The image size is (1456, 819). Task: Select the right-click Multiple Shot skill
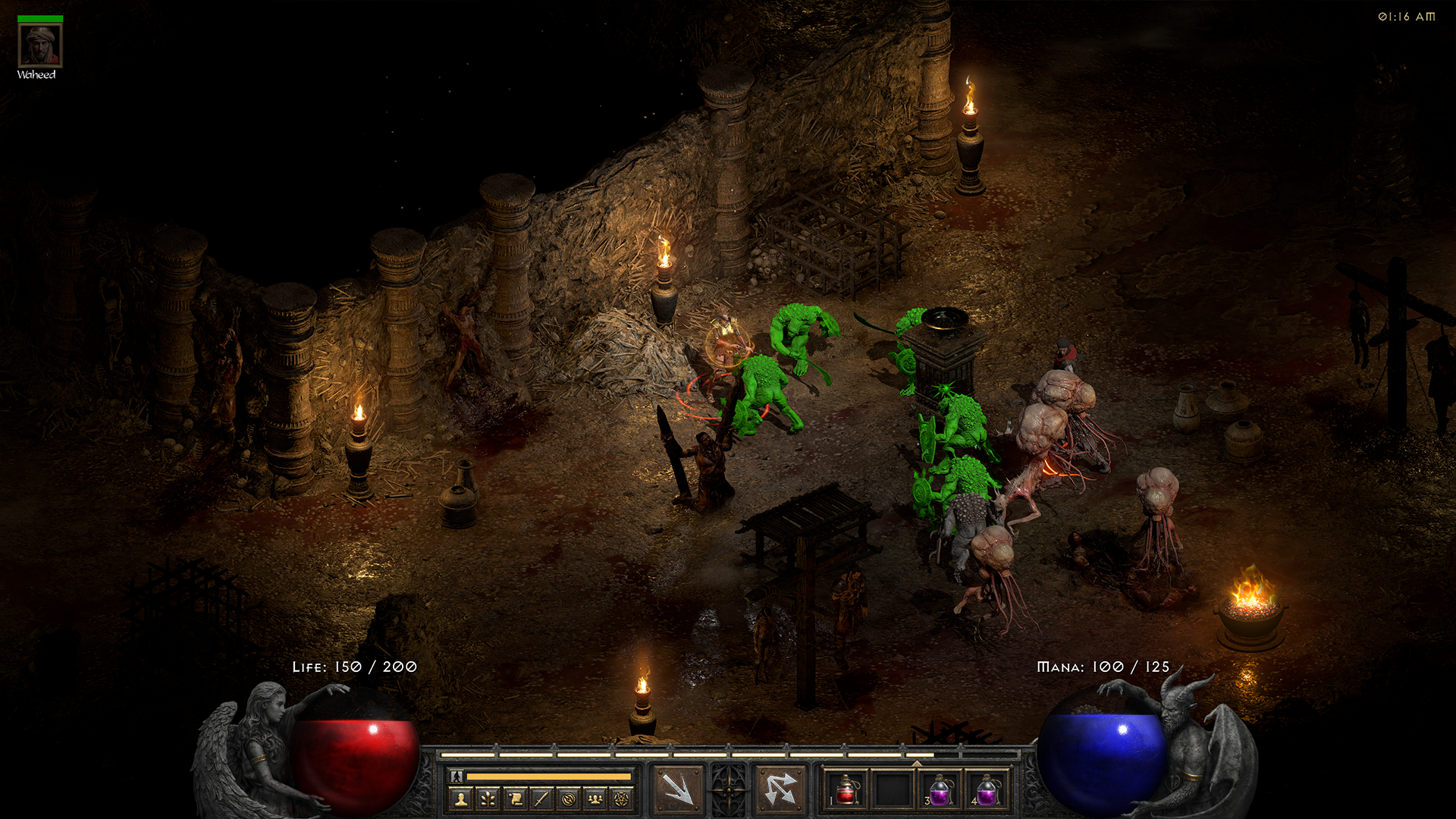[x=780, y=789]
